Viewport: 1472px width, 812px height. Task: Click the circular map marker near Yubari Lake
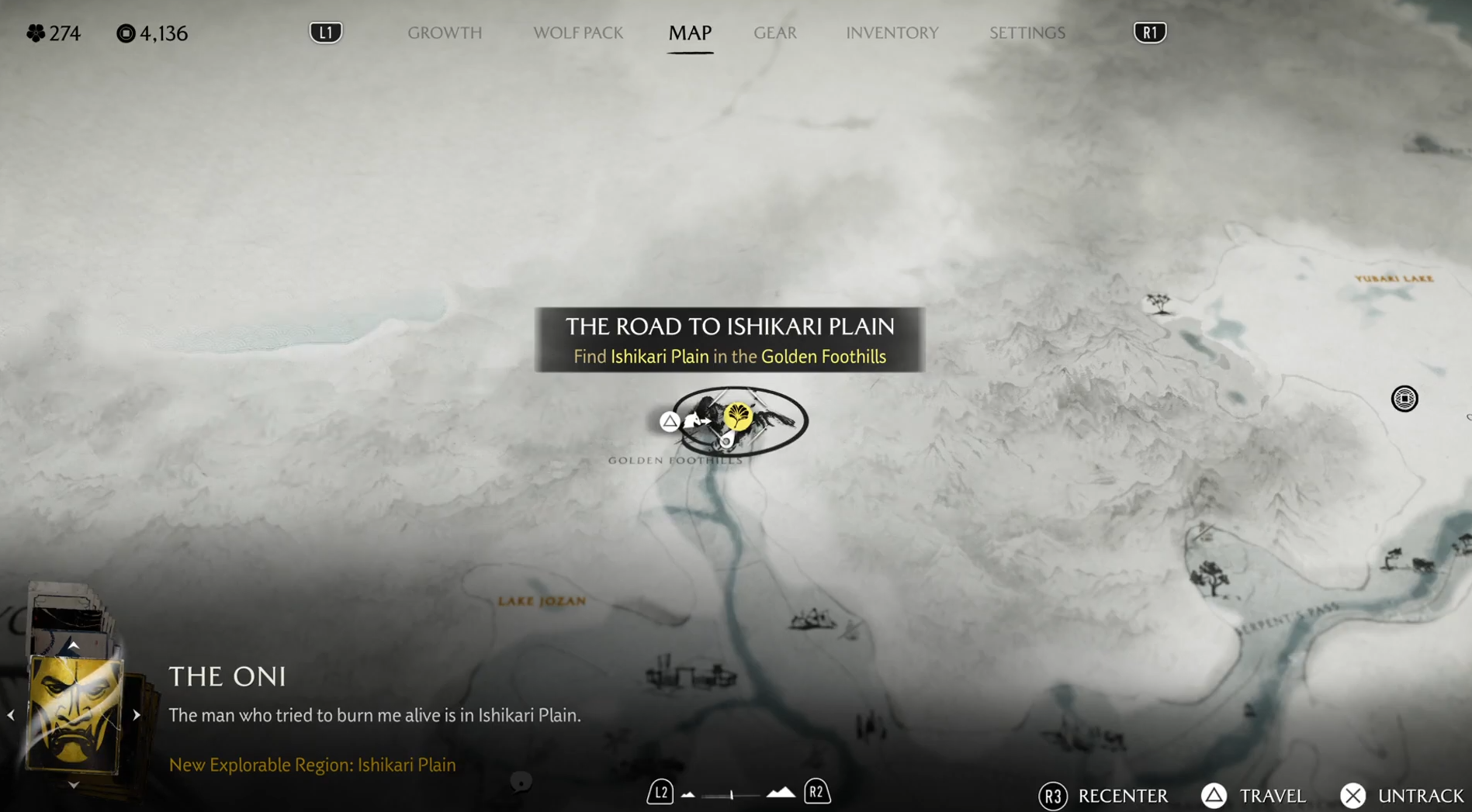pos(1404,399)
